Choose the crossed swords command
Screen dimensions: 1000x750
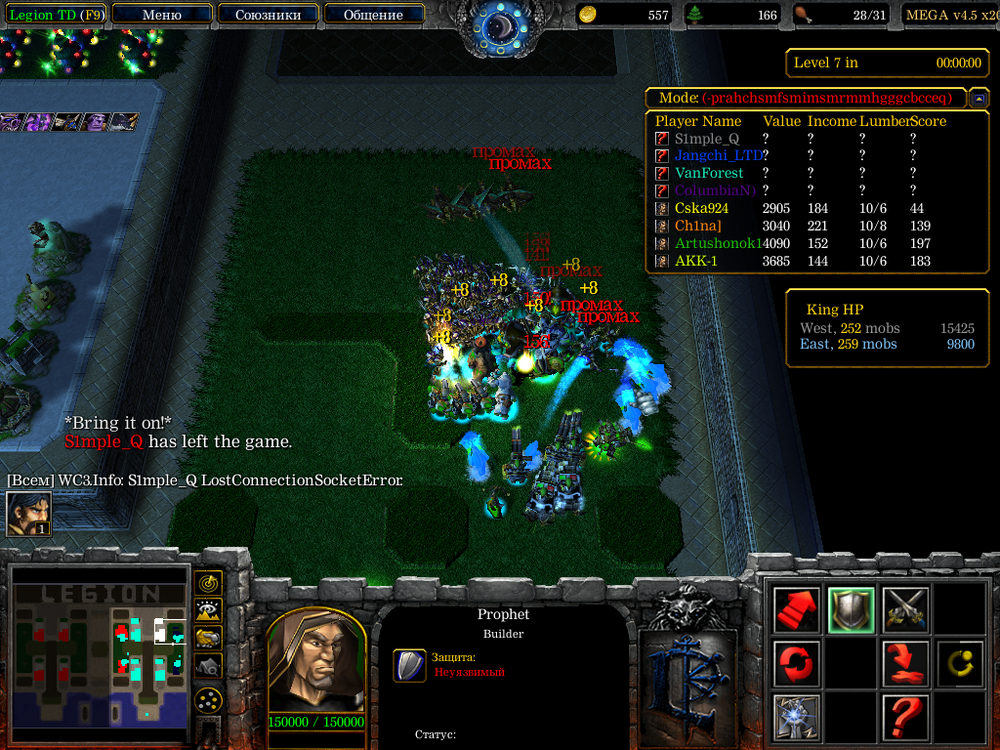coord(905,609)
